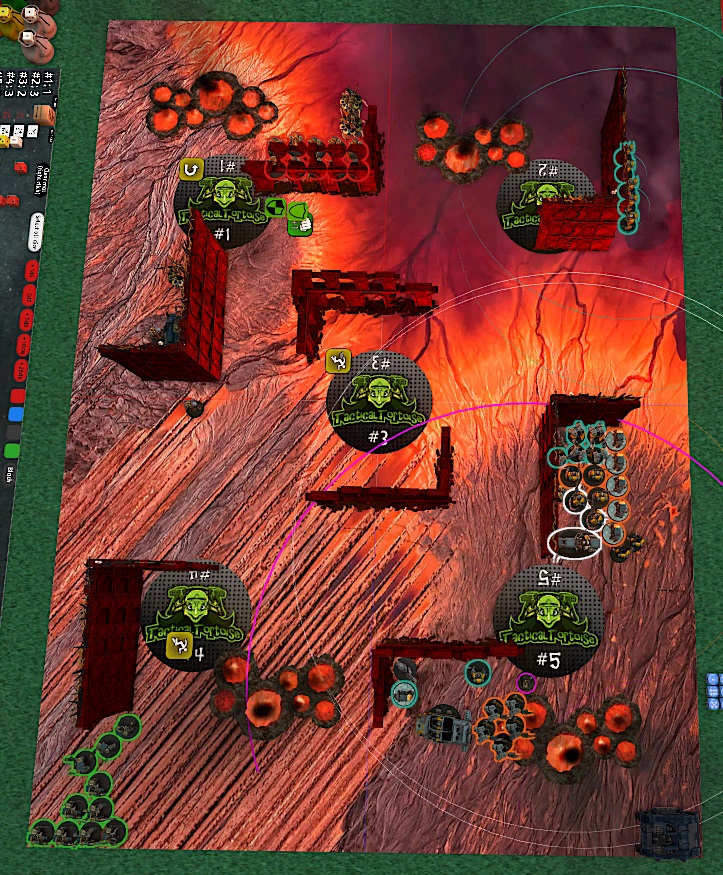Click the yellow running-figure token by objective #3
Viewport: 723px width, 875px height.
point(340,361)
